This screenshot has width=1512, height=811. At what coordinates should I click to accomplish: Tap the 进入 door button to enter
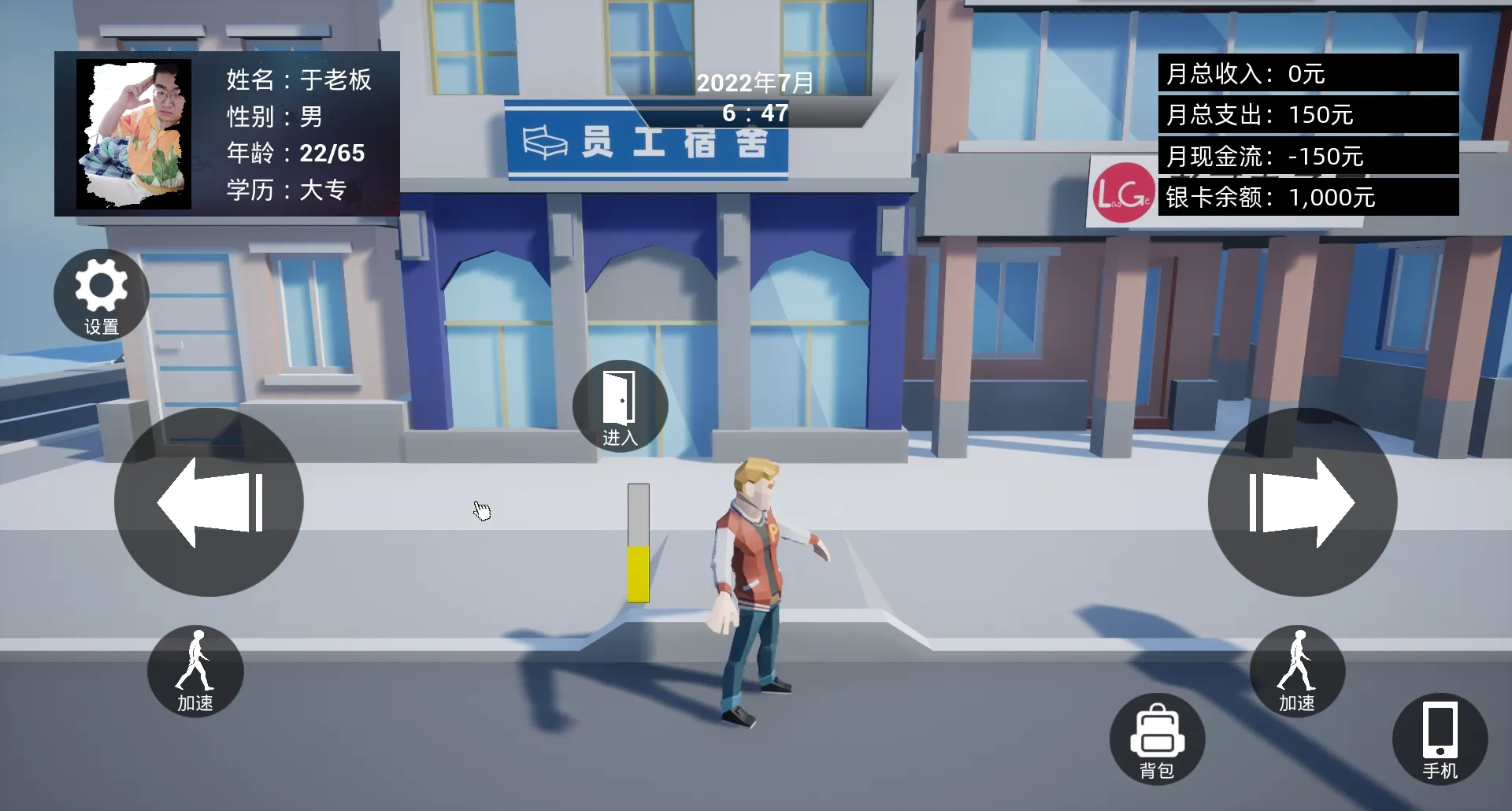coord(621,406)
